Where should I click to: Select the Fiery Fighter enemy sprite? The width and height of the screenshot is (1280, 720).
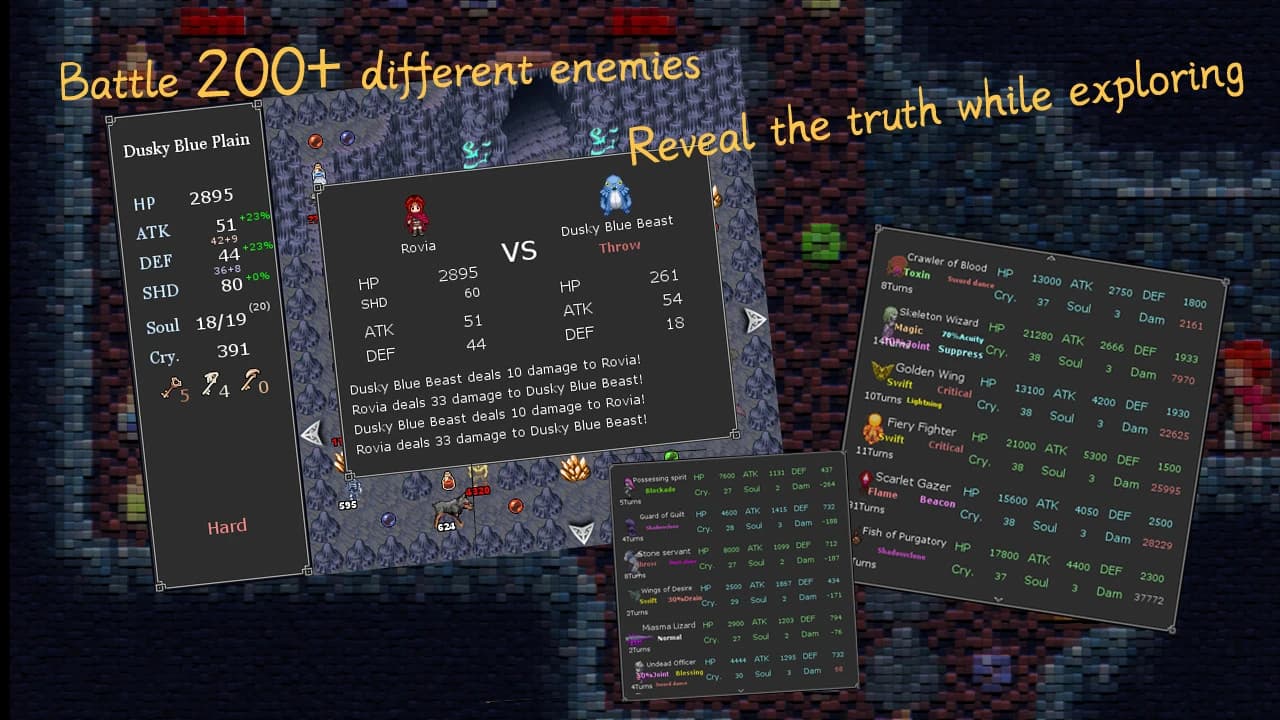[x=871, y=429]
